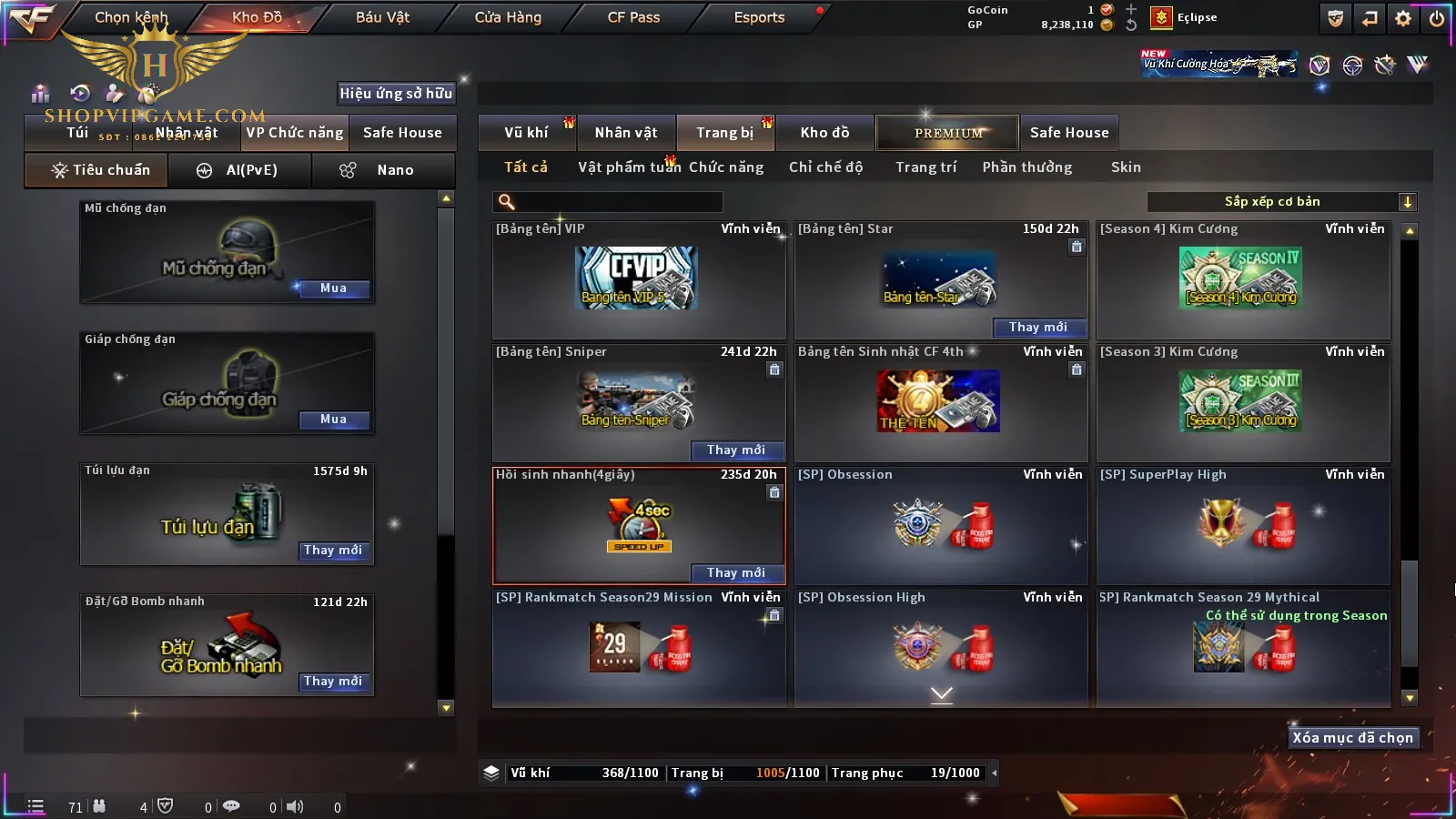Click Xóa mục đã chọn button
Screen dimensions: 1456x819
[1353, 738]
